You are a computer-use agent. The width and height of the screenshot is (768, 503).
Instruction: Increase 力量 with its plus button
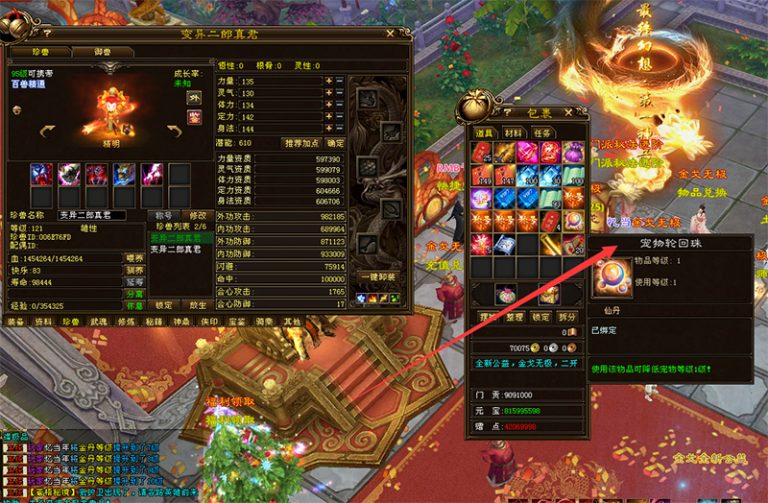tap(328, 80)
